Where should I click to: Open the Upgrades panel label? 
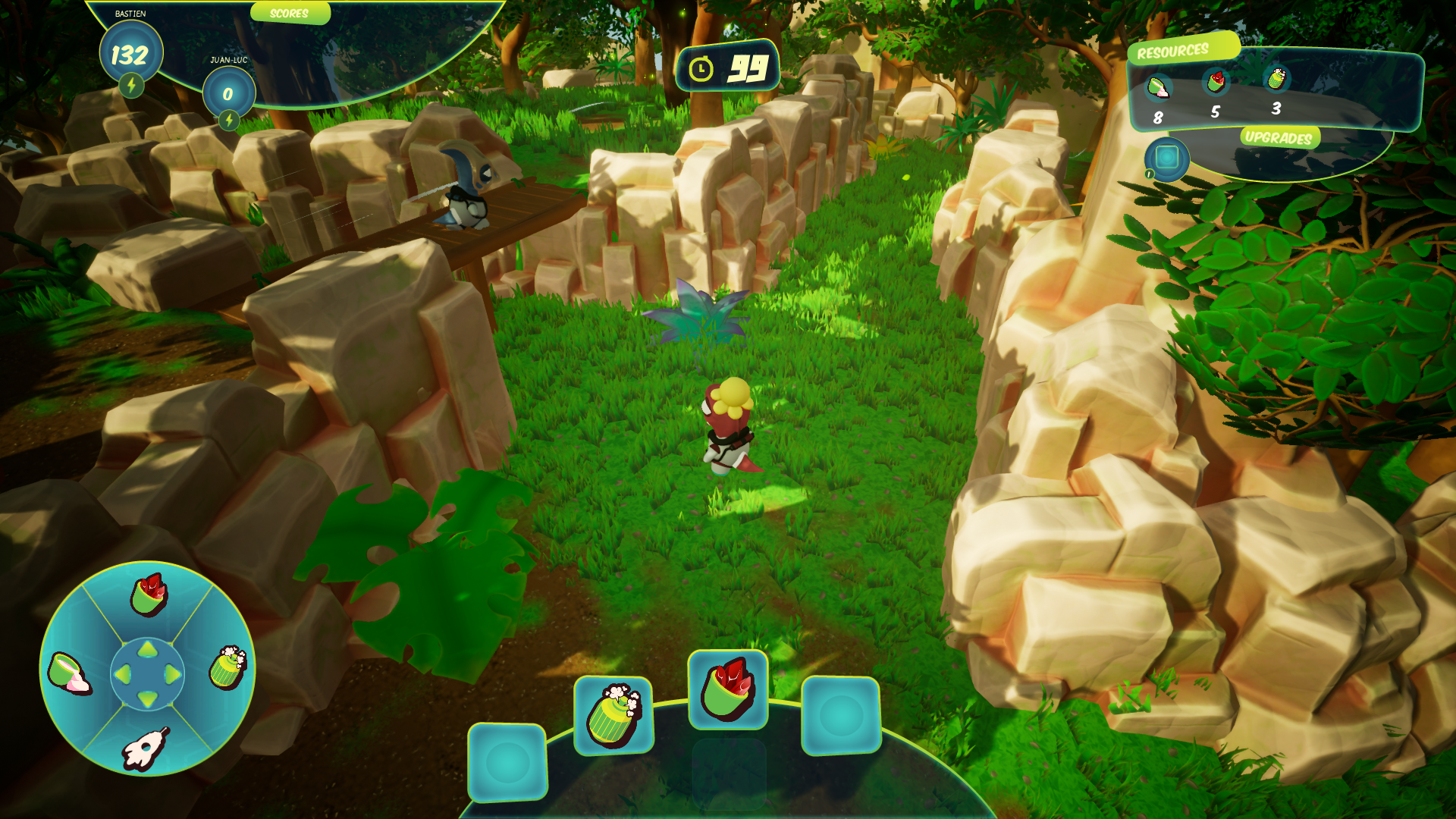pos(1279,137)
